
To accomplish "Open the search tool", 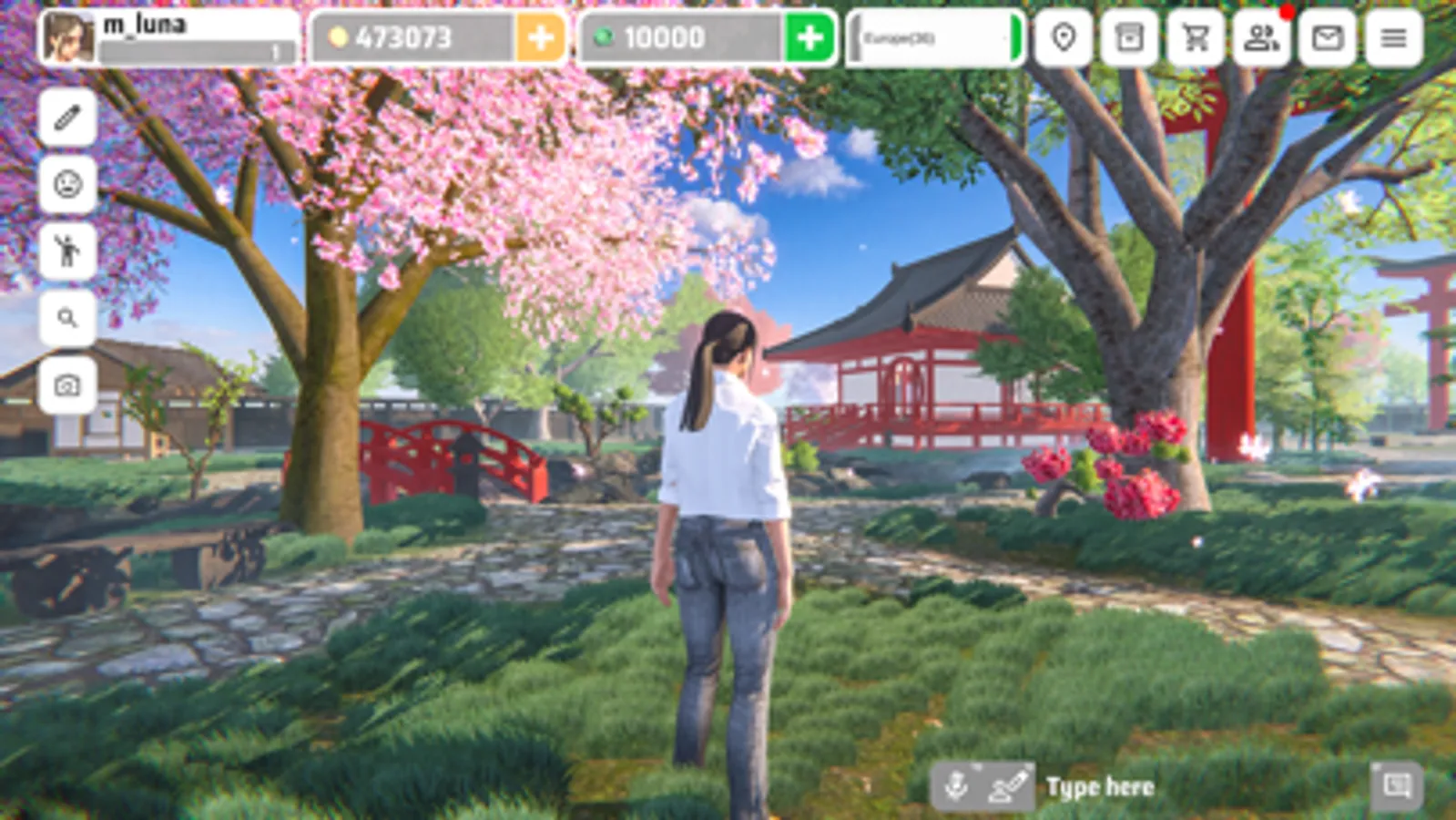I will point(68,315).
